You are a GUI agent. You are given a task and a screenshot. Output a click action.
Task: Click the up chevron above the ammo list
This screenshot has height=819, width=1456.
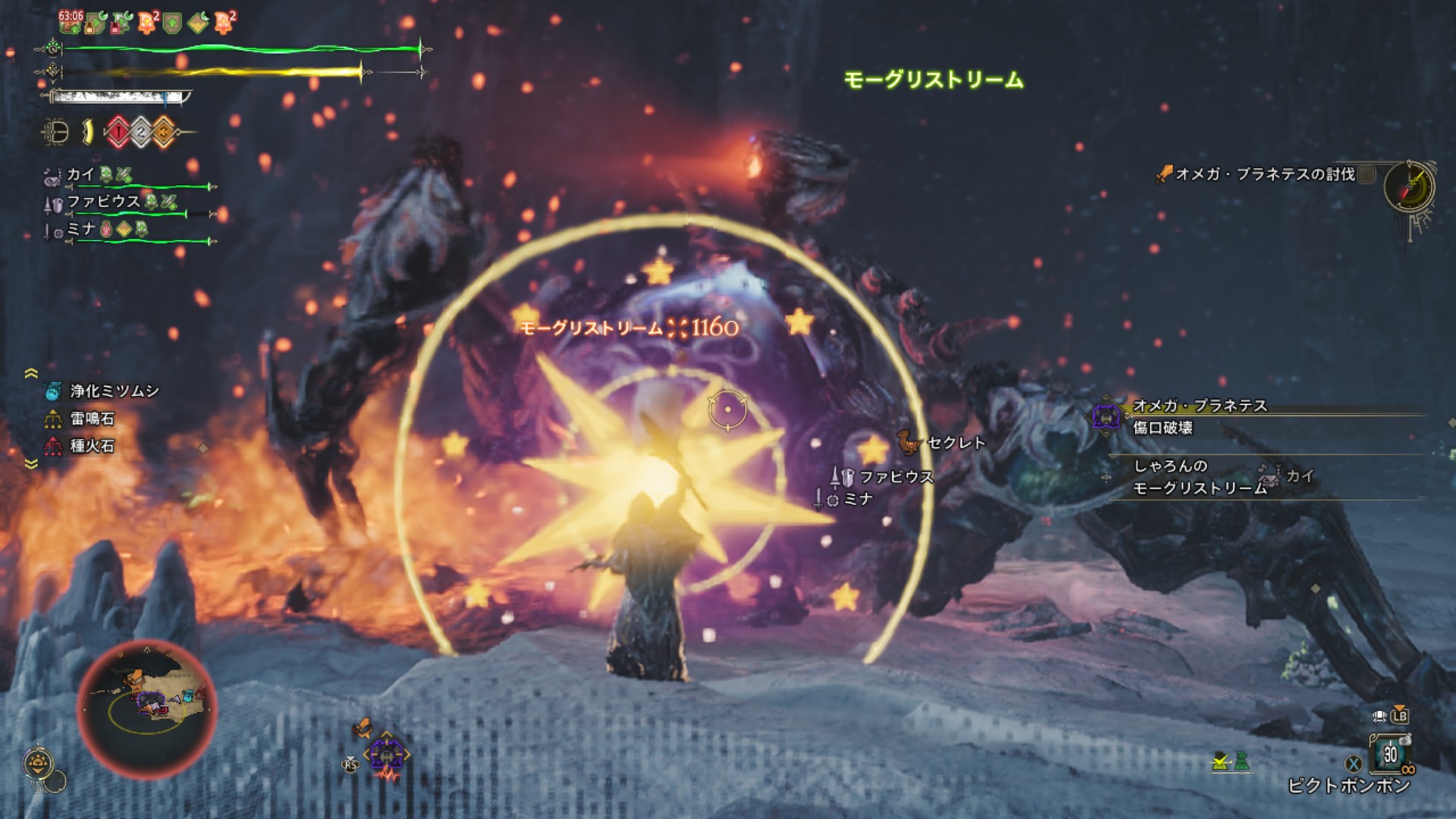[31, 373]
